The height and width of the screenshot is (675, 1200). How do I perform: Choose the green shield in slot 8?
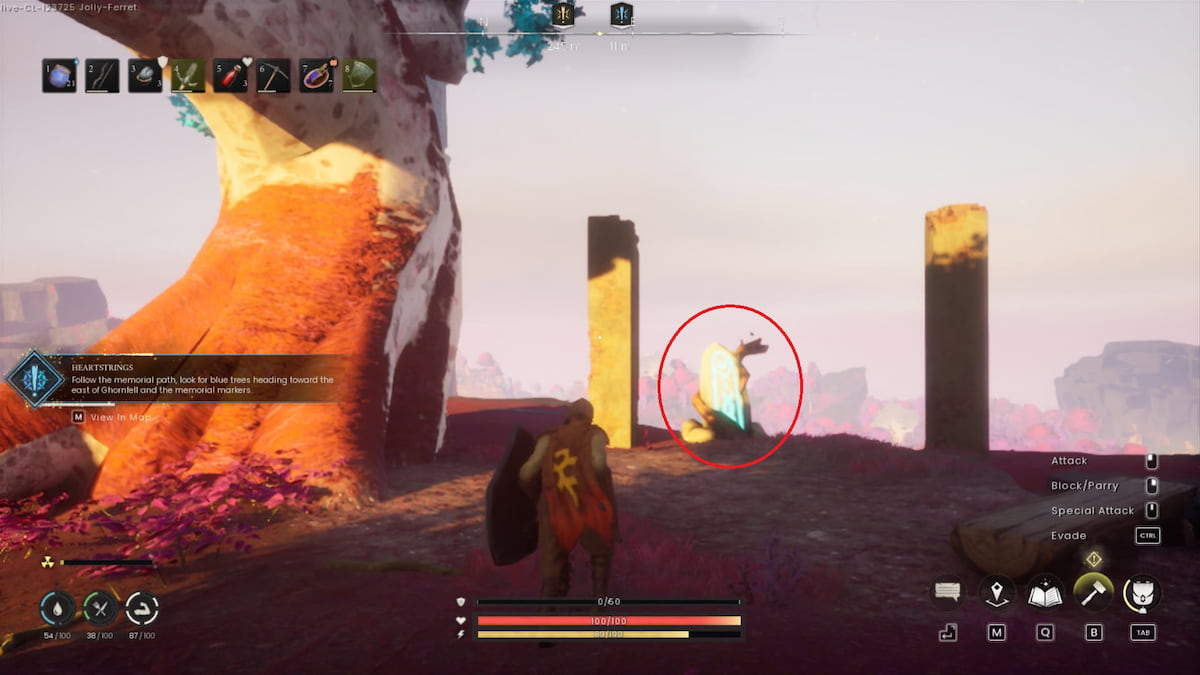tap(360, 76)
